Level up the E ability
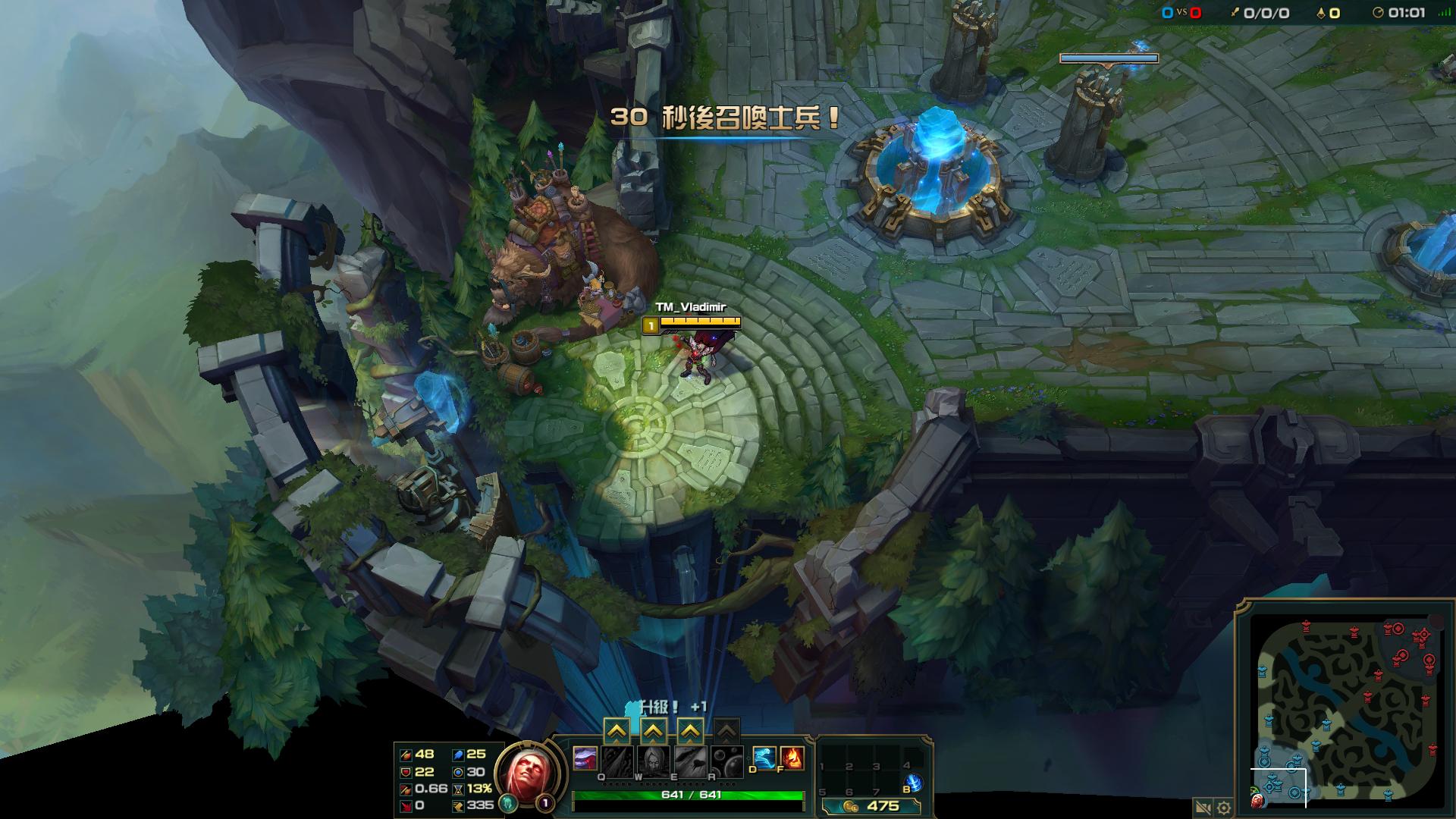The image size is (1456, 819). [x=689, y=732]
